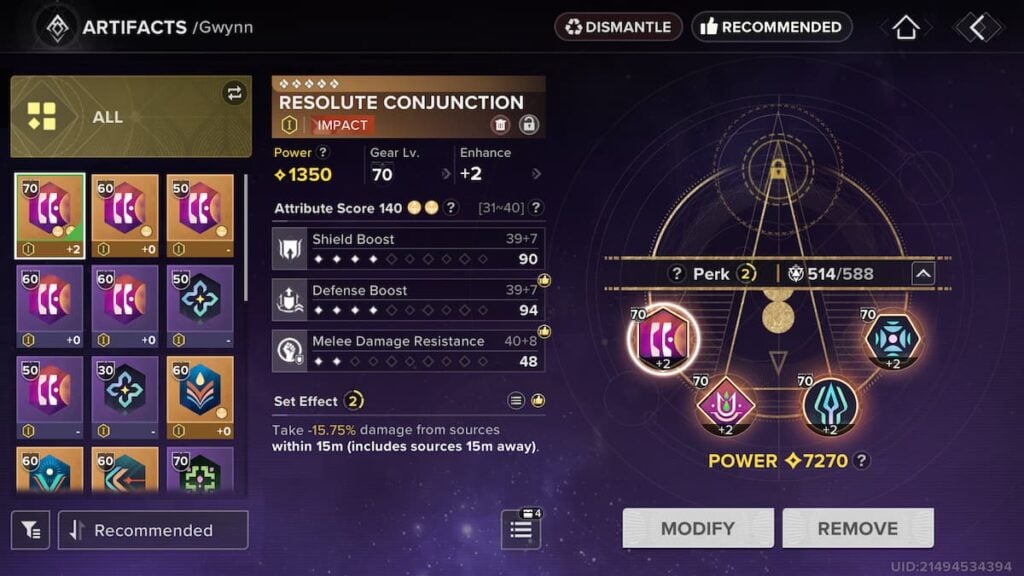
Task: Dismantle artifacts using the Dismantle button
Action: [618, 27]
